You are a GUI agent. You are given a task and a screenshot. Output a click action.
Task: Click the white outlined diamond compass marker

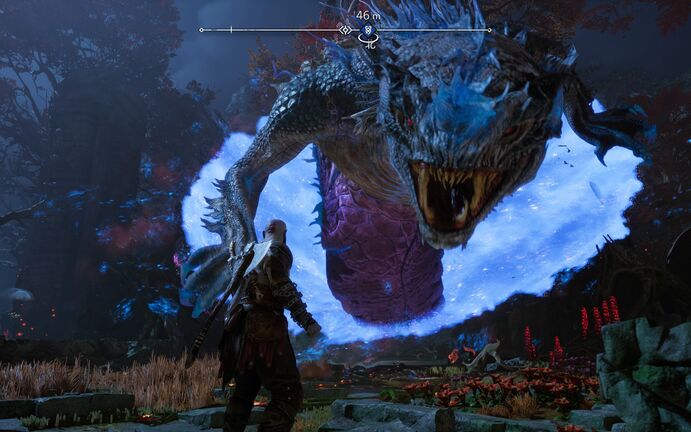[x=346, y=30]
